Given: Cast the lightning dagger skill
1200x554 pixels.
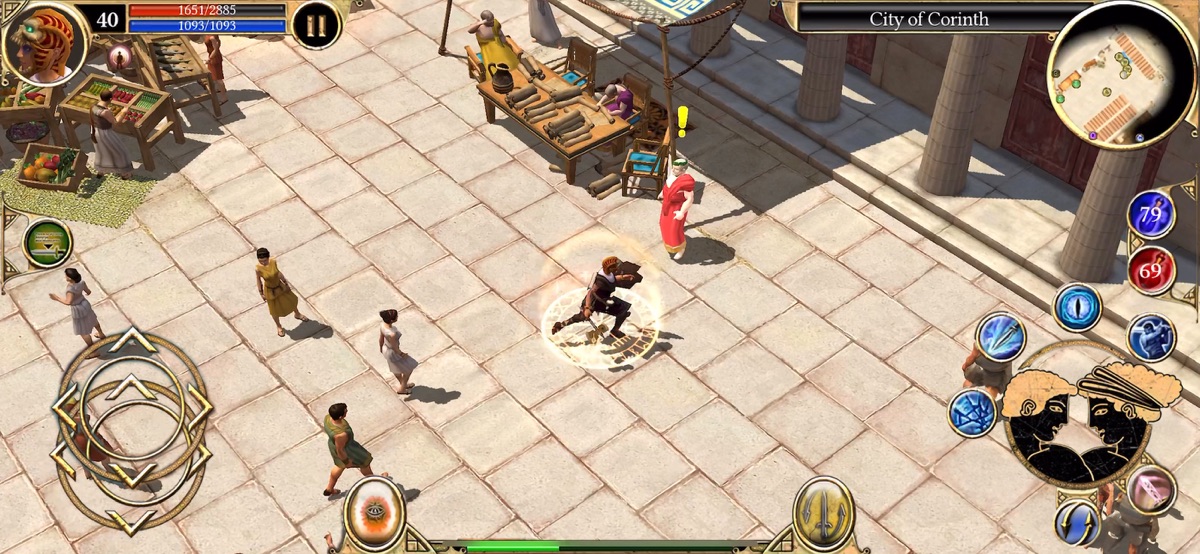Looking at the screenshot, I should 1000,337.
